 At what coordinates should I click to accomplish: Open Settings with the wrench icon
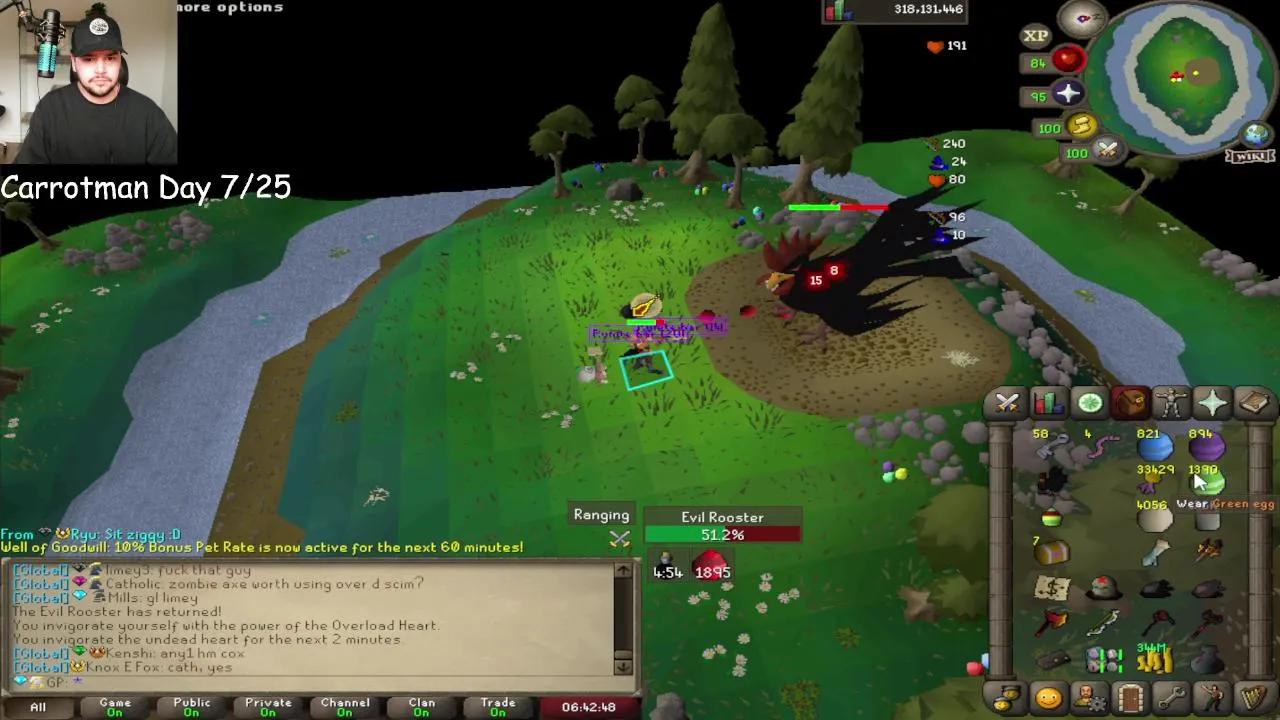(1170, 697)
